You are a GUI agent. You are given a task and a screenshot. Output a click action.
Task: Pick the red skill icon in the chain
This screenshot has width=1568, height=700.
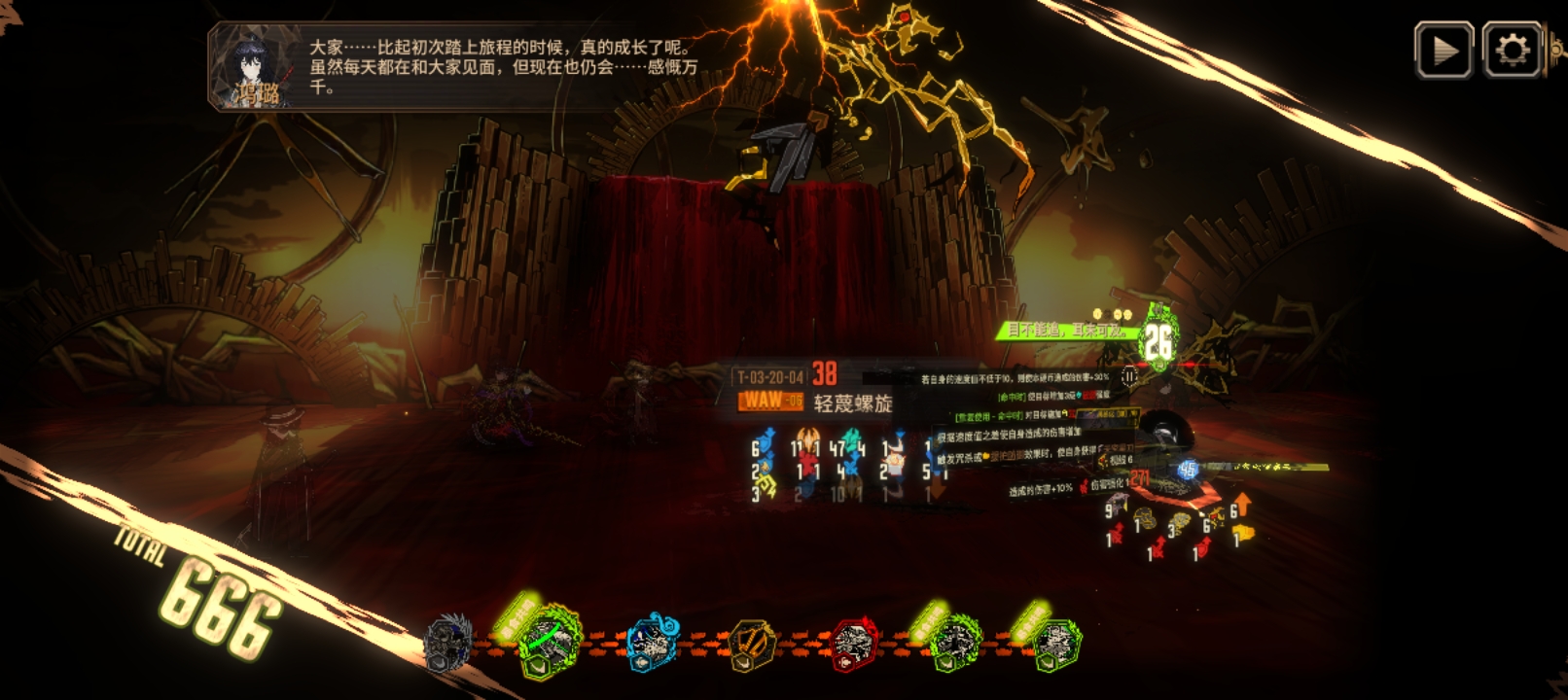pos(853,644)
